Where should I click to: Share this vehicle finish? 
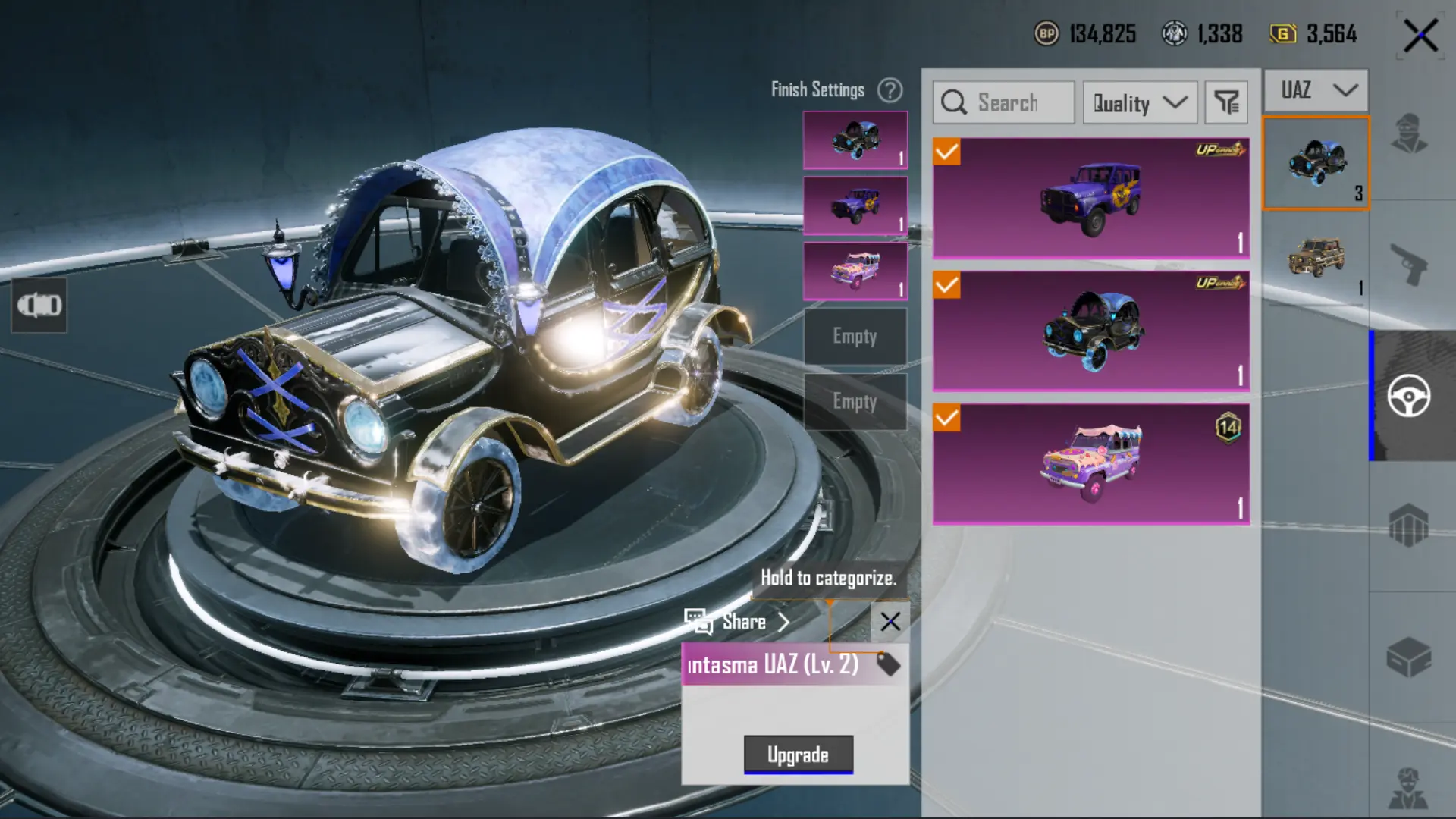coord(737,622)
